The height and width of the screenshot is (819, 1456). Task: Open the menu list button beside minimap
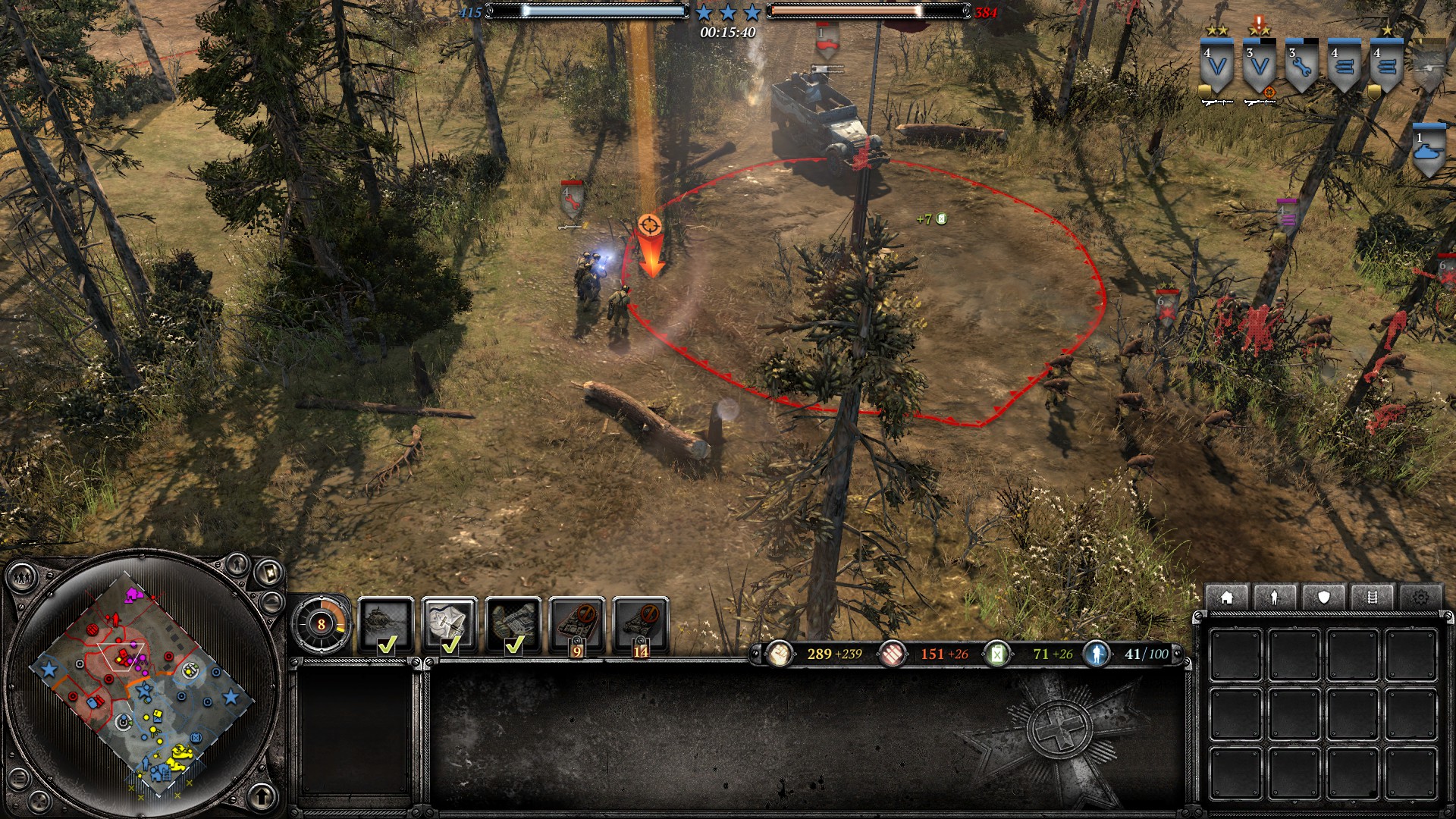tap(19, 779)
